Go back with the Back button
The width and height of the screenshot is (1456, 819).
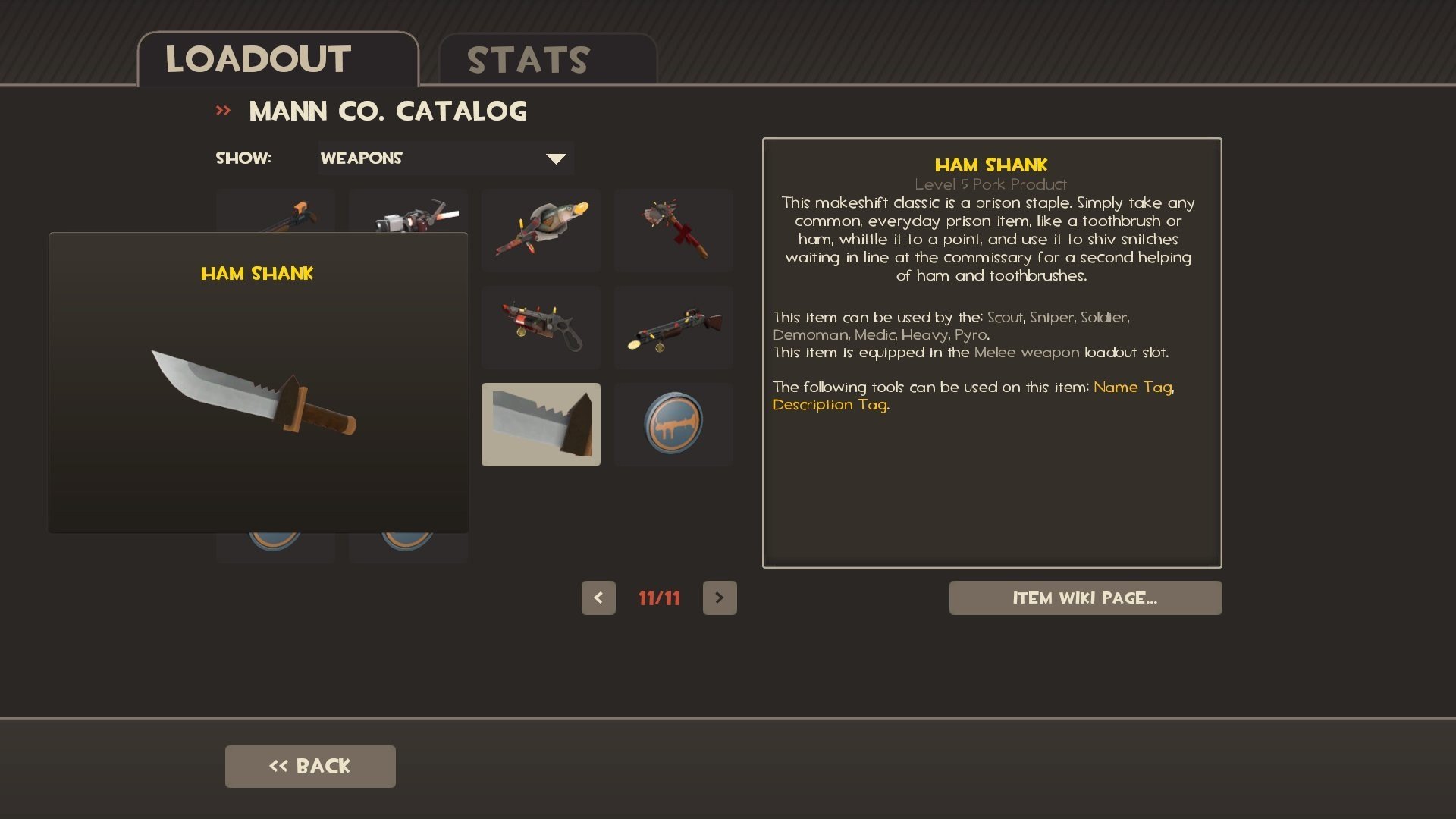310,767
